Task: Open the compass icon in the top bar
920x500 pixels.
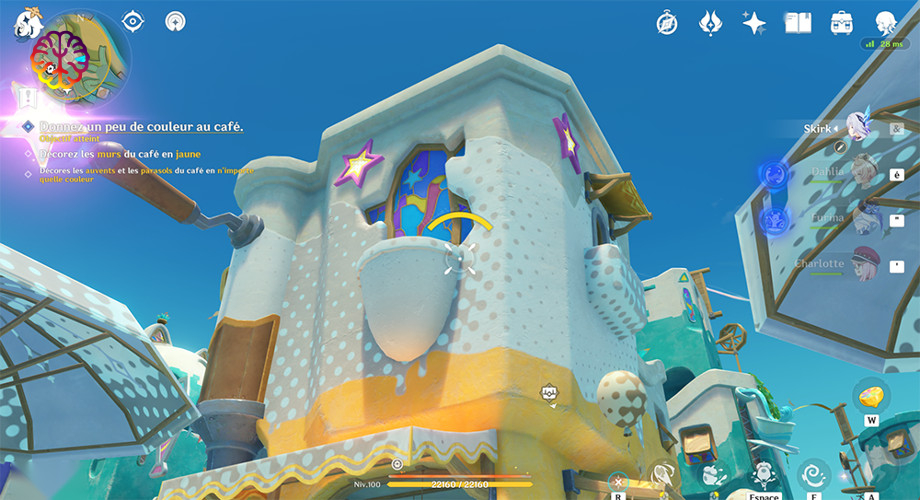Action: [667, 22]
